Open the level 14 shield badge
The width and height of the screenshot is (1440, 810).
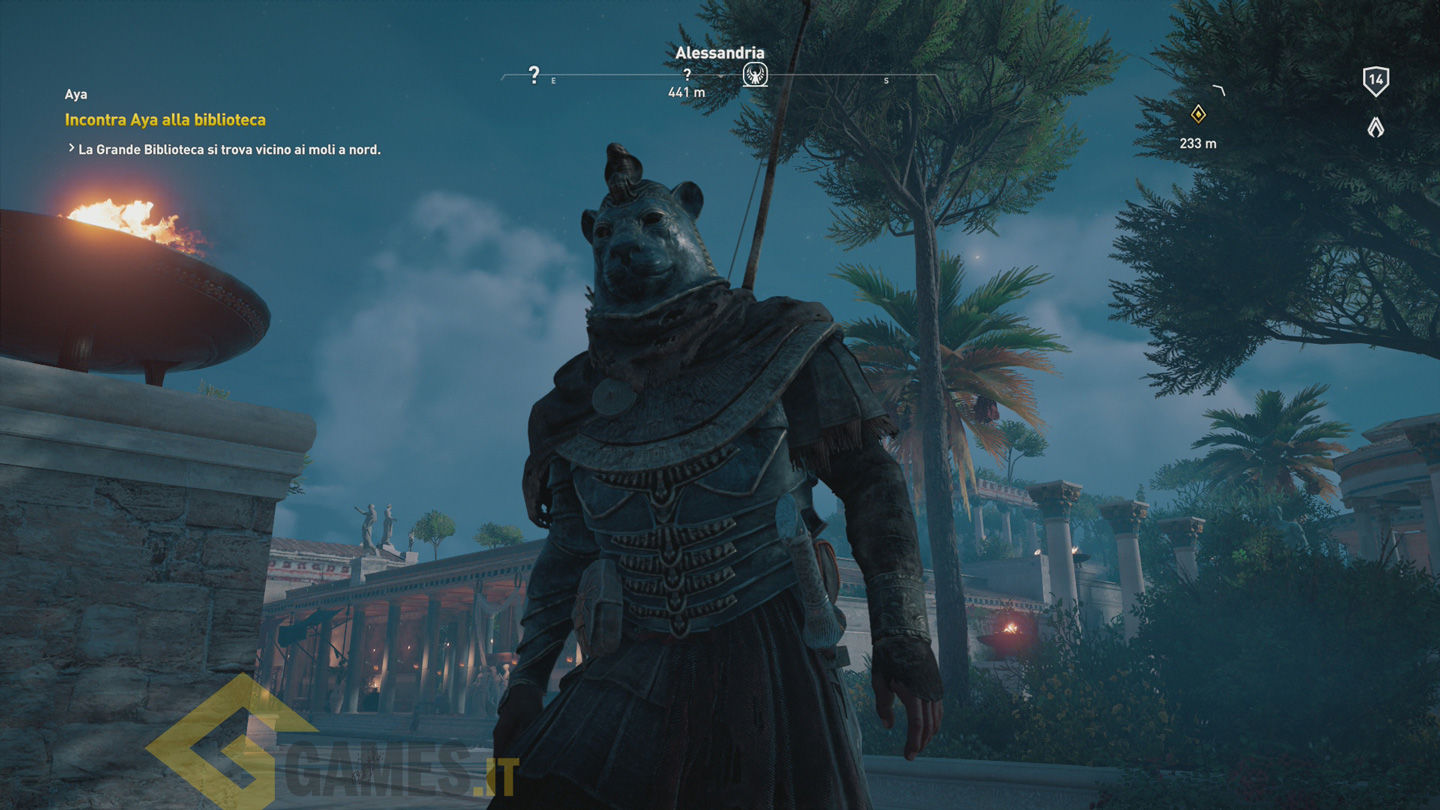[1376, 81]
